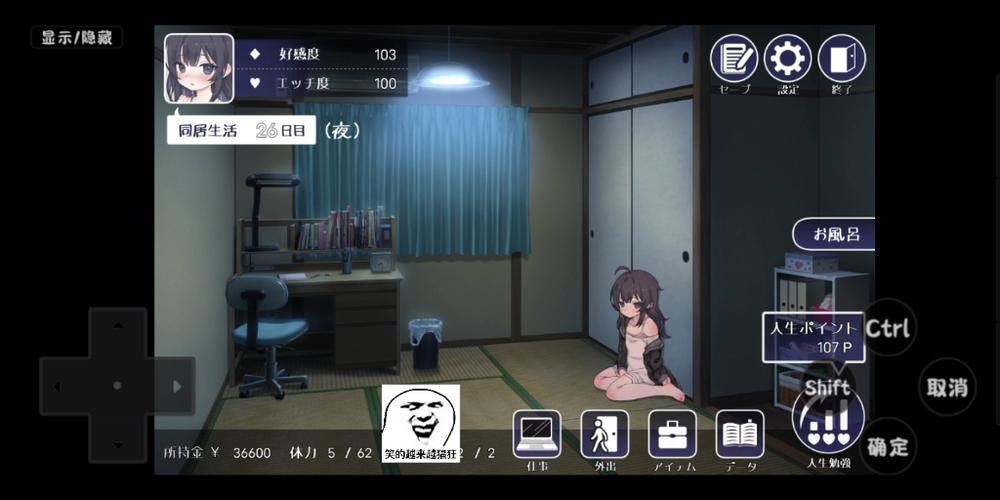Viewport: 1000px width, 500px height.
Task: Tap the virtual d-pad down arrow
Action: (x=118, y=444)
